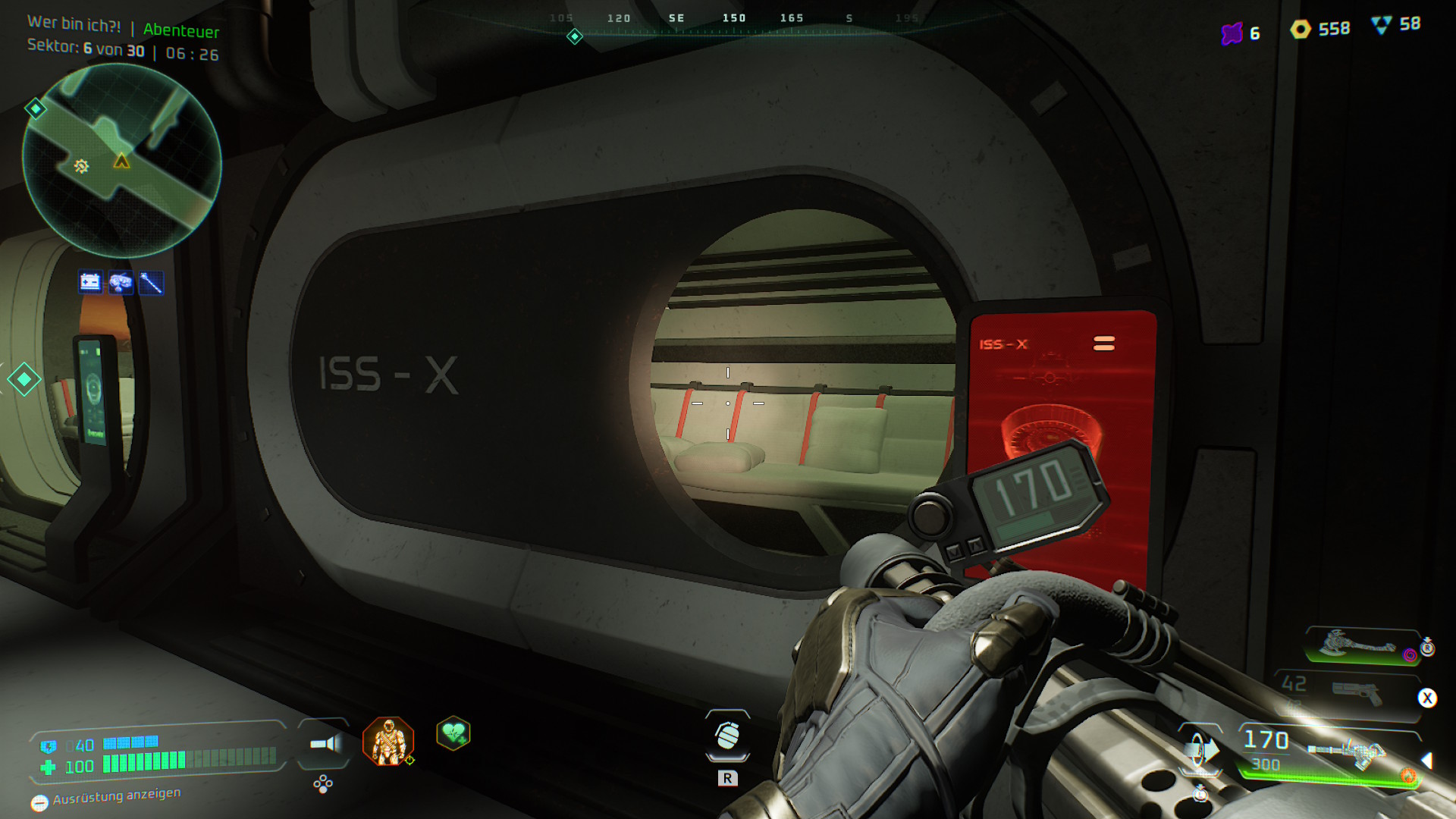This screenshot has height=819, width=1456.
Task: Click the compass objective diamond marker
Action: point(575,36)
